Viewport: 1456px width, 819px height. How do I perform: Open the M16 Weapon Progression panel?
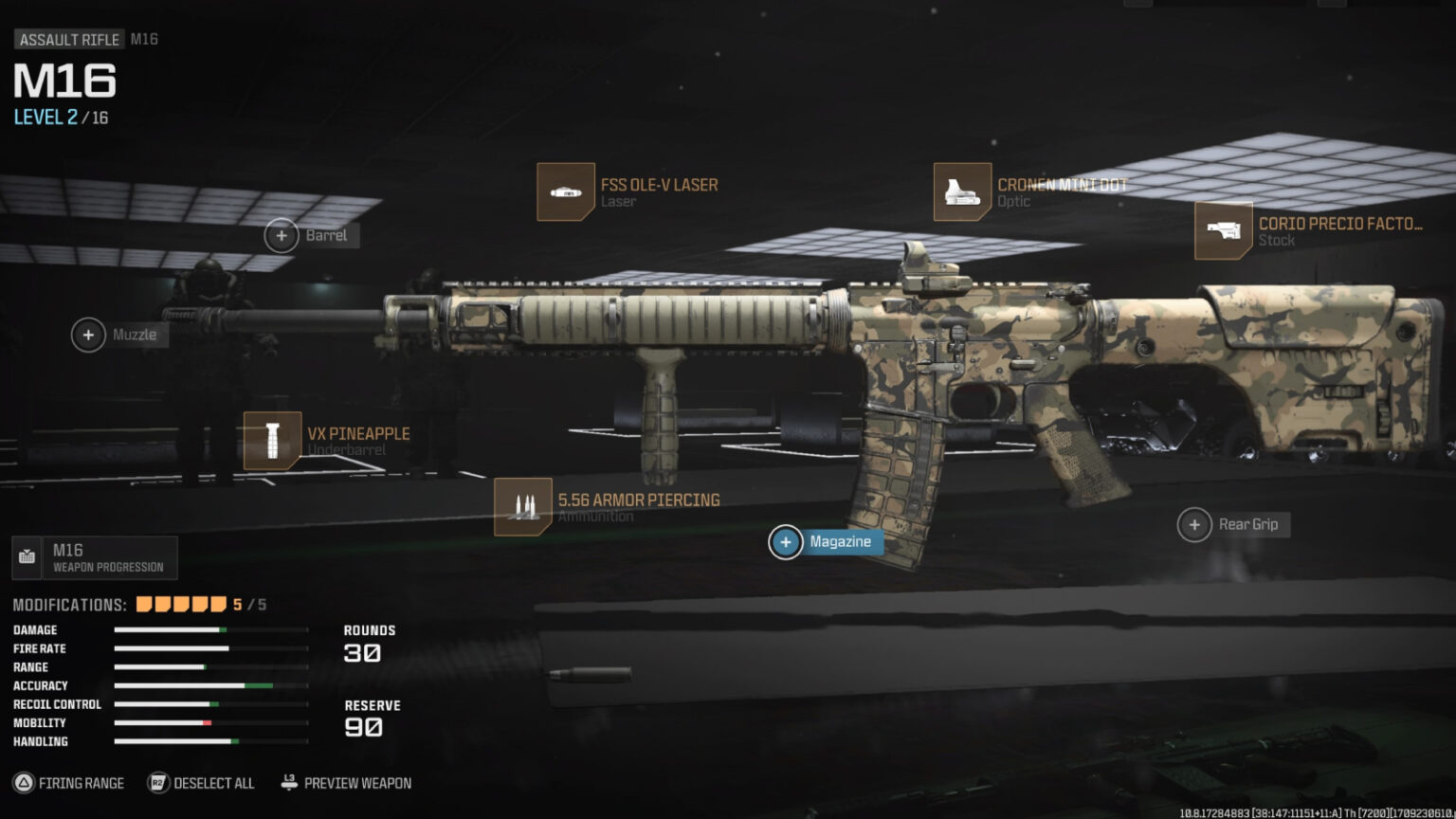[x=95, y=557]
